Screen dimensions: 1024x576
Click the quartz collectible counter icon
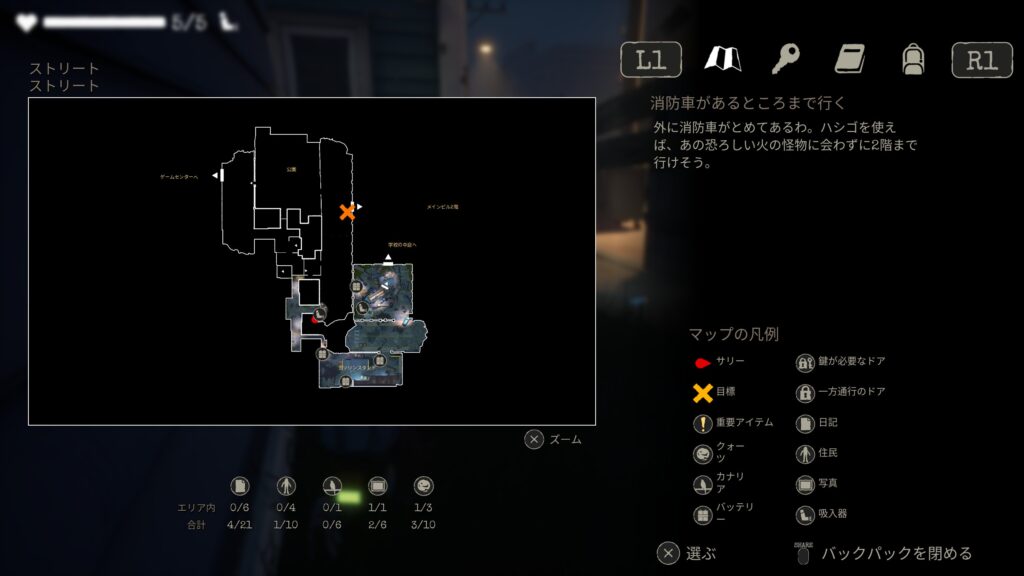click(x=423, y=486)
